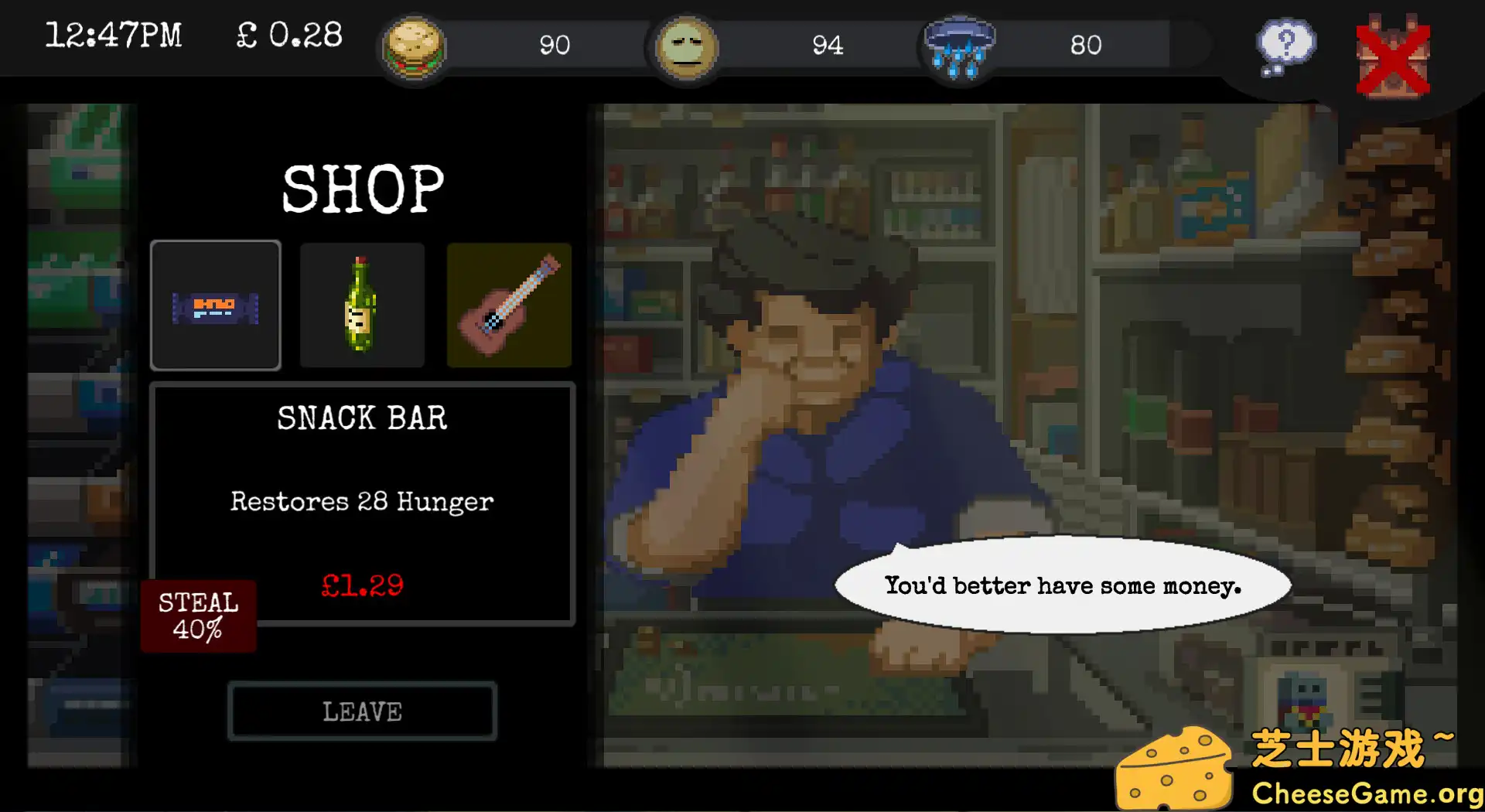
Task: Click the hunger meter showing 90
Action: (555, 46)
